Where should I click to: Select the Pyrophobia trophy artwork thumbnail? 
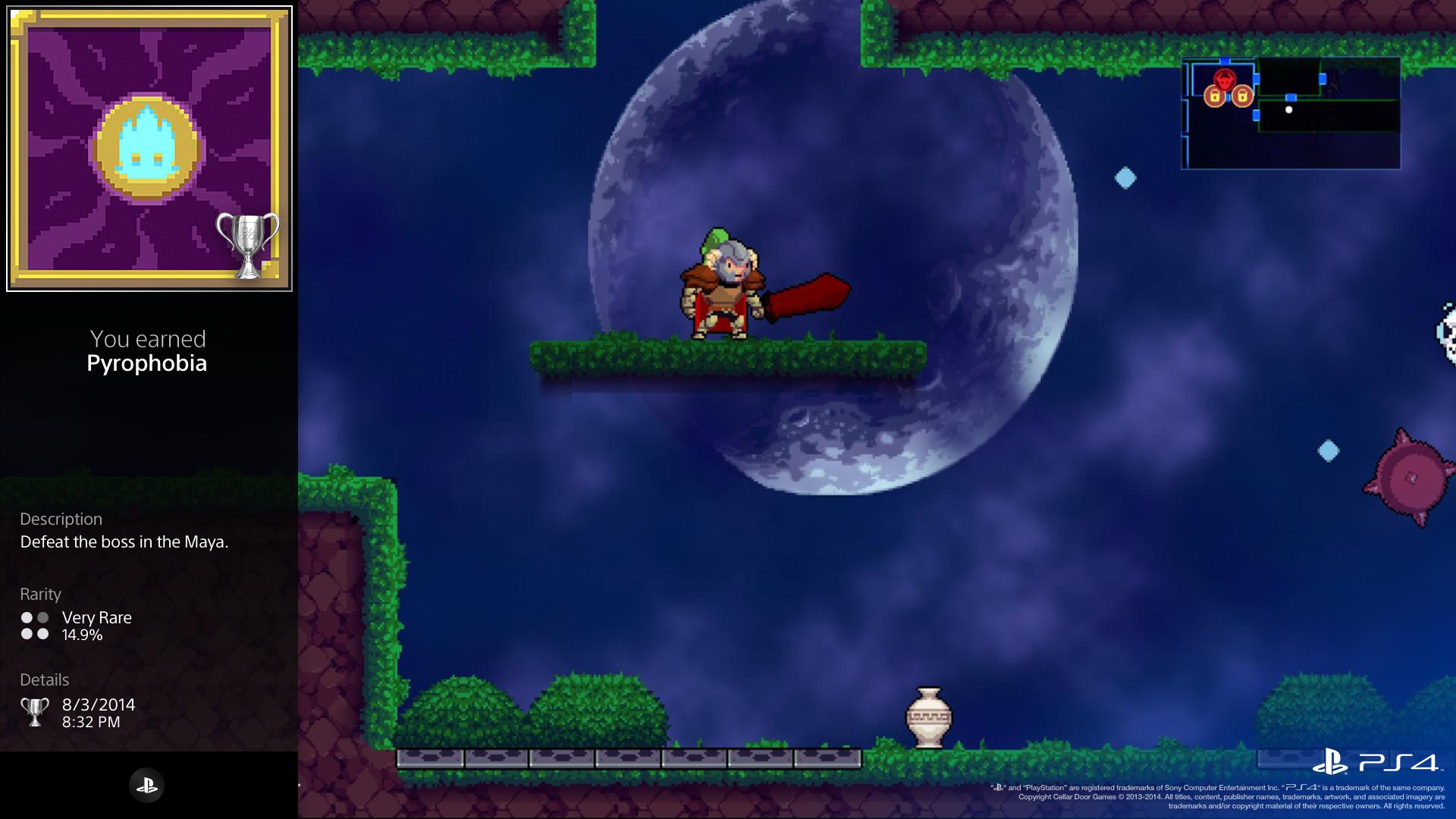pos(149,149)
